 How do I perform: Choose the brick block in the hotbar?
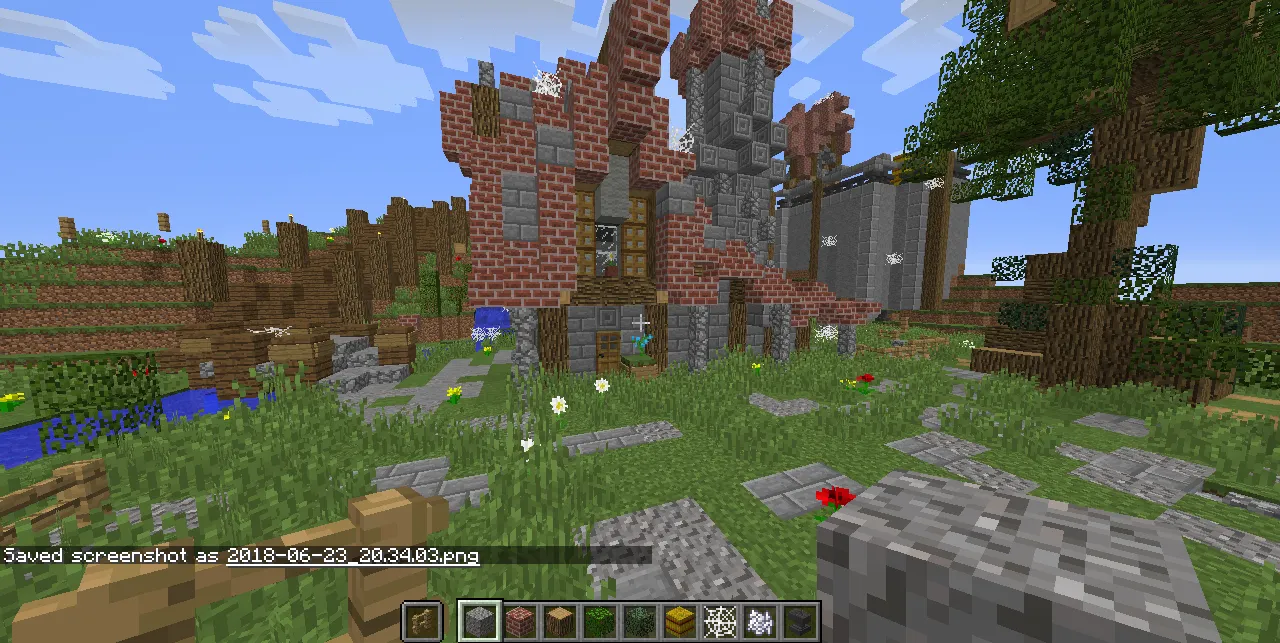pos(519,621)
